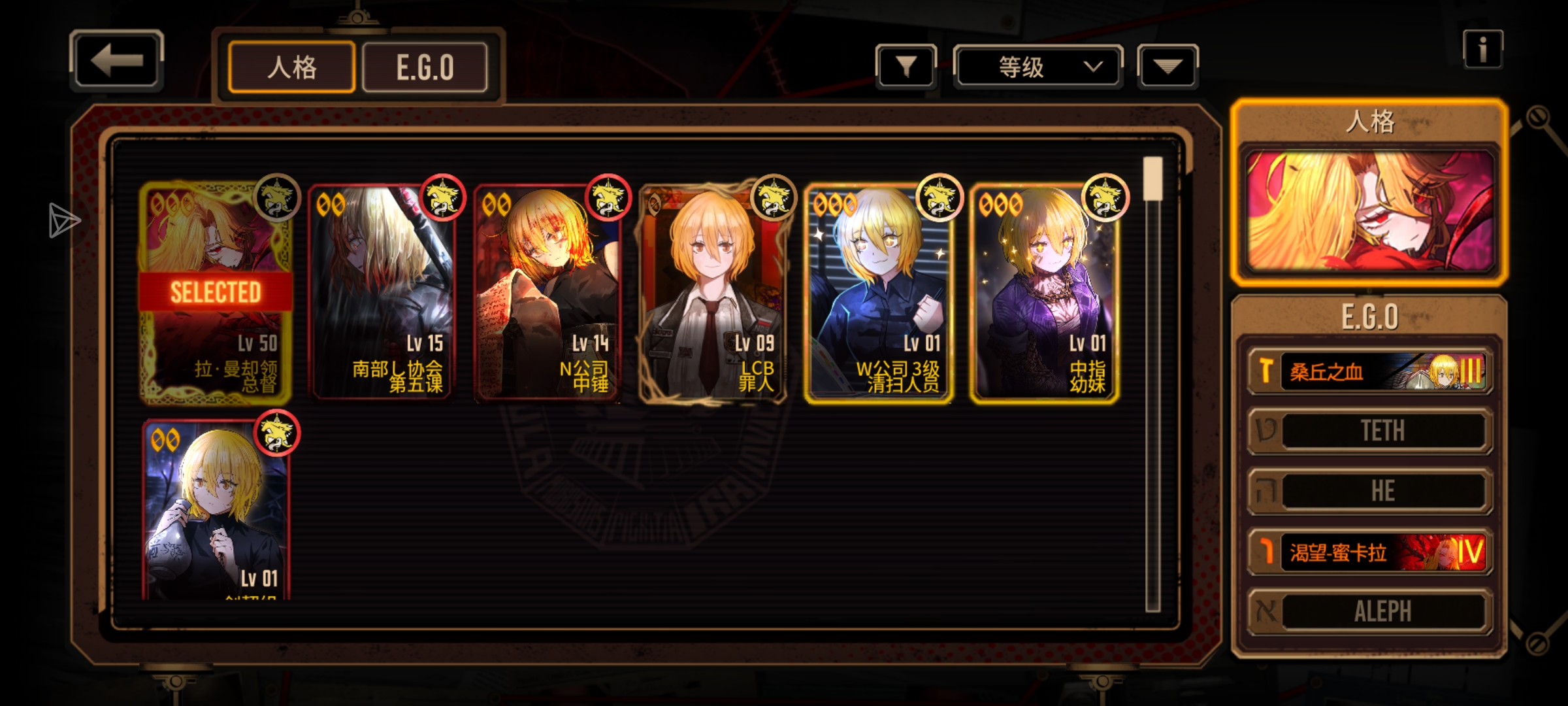Image resolution: width=1568 pixels, height=706 pixels.
Task: Switch to the 人格 tab
Action: (x=291, y=67)
